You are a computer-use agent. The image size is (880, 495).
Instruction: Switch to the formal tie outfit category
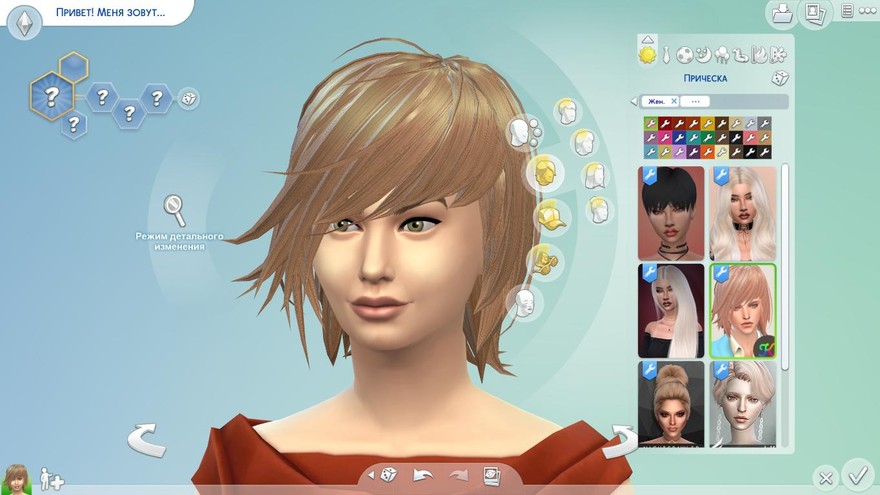point(665,54)
